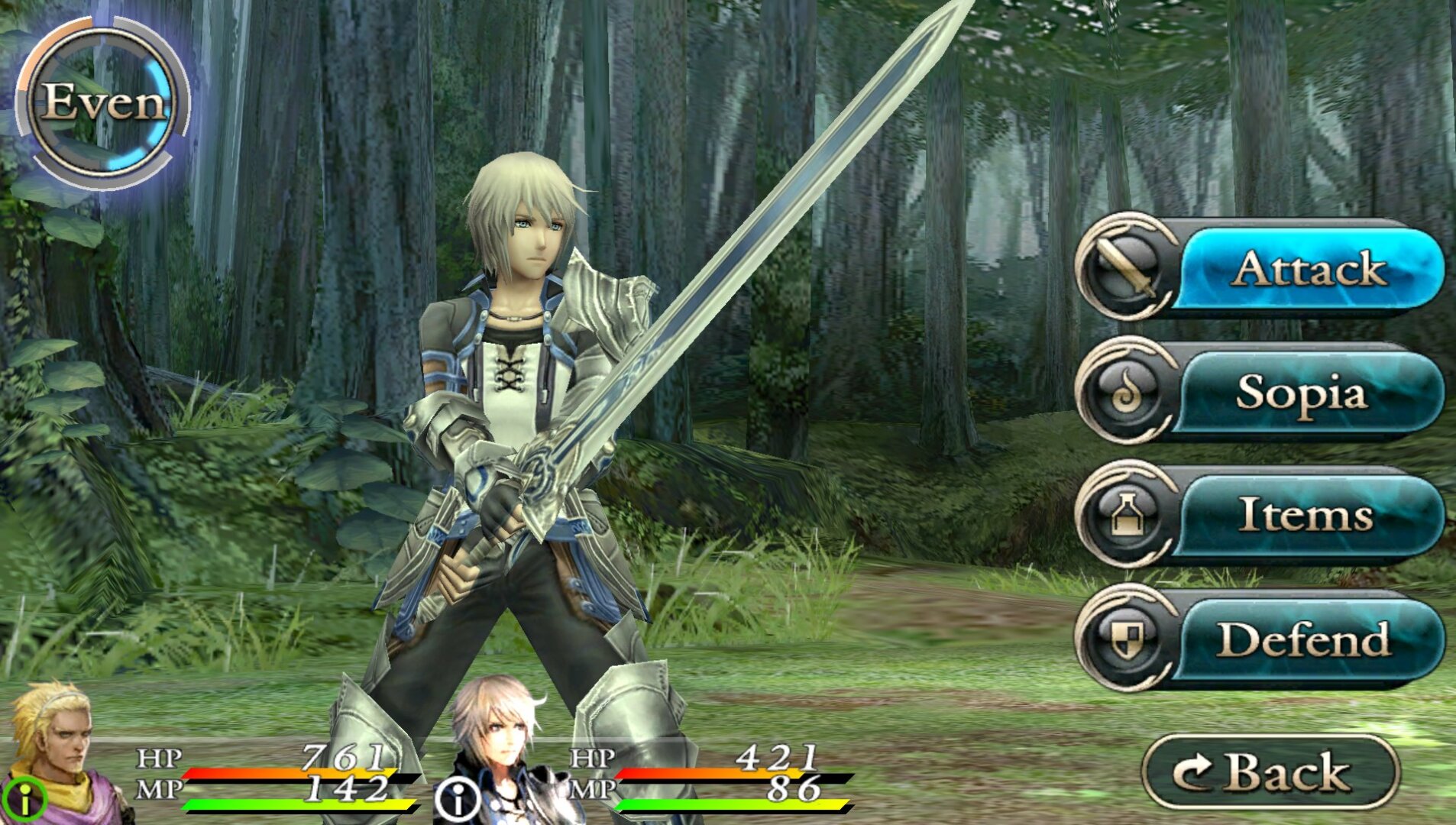Viewport: 1456px width, 825px height.
Task: Go back with the Back button
Action: point(1270,772)
